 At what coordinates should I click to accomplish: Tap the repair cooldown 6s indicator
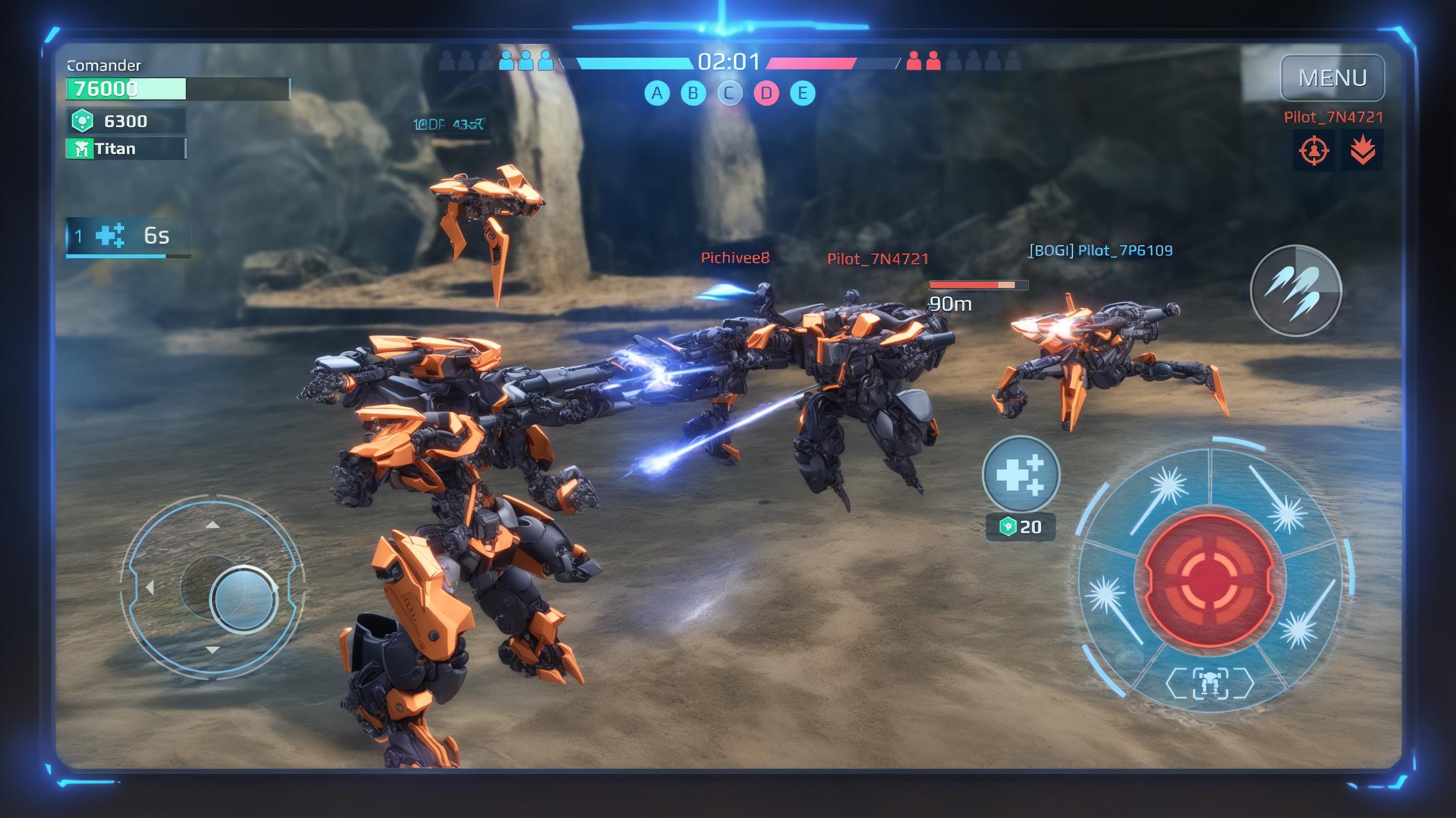pyautogui.click(x=128, y=236)
